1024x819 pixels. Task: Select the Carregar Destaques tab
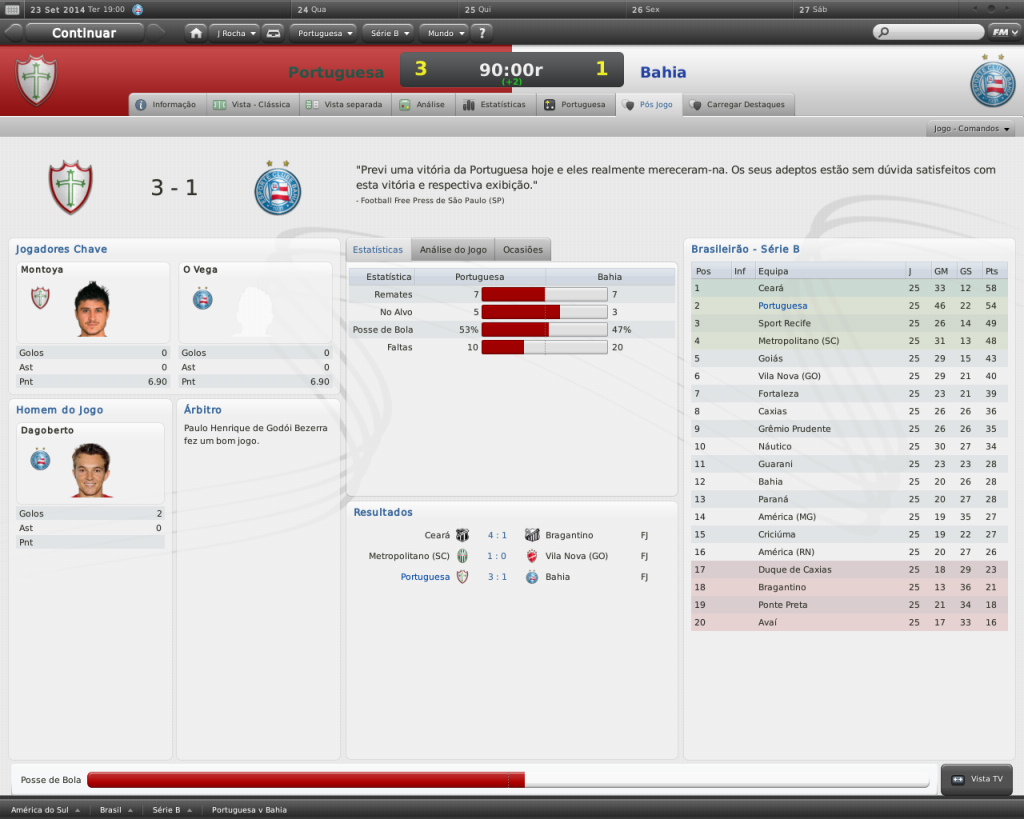[x=739, y=104]
